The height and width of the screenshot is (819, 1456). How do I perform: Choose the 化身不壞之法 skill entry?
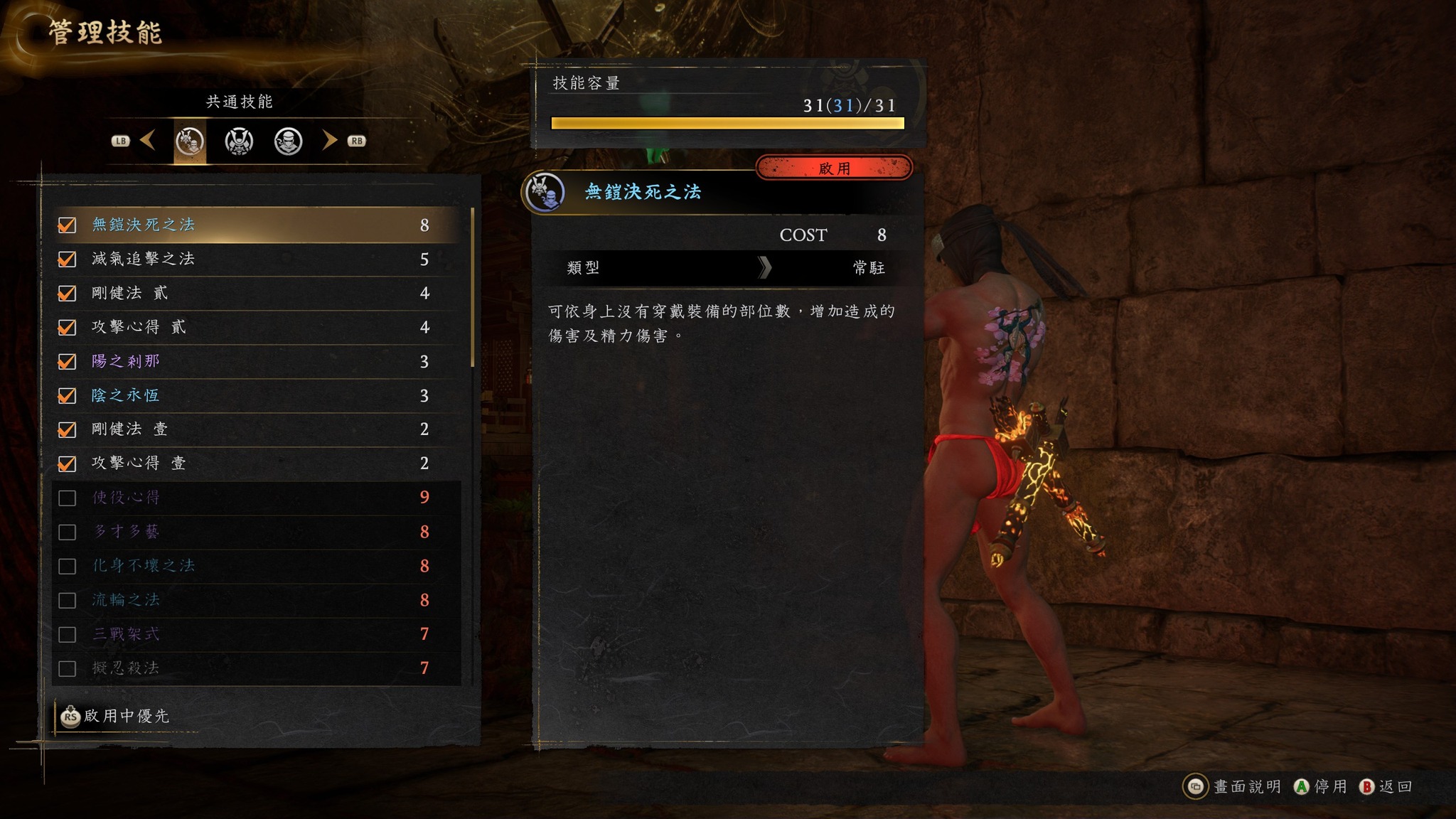[x=256, y=565]
